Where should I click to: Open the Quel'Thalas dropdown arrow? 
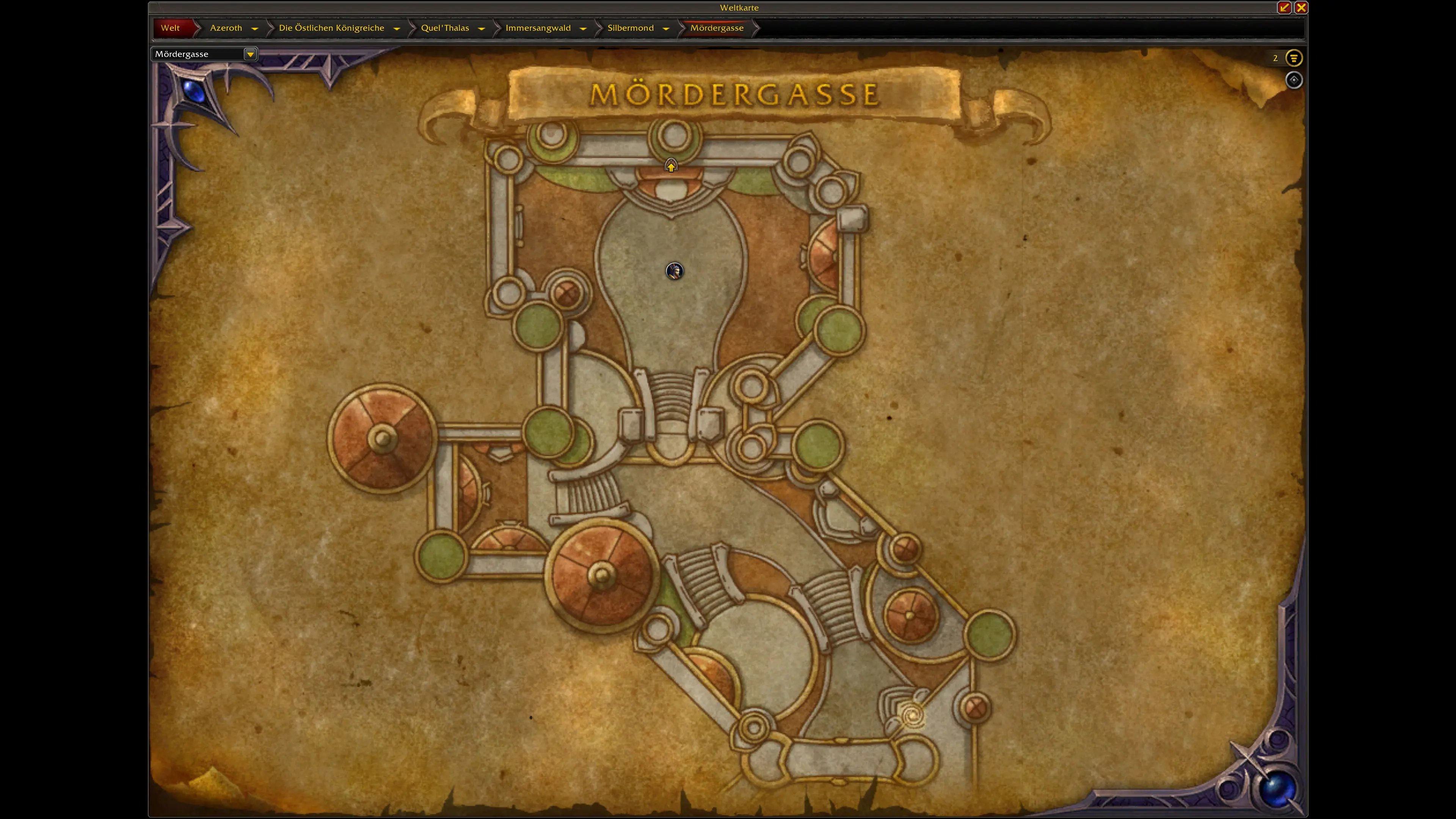[x=482, y=28]
